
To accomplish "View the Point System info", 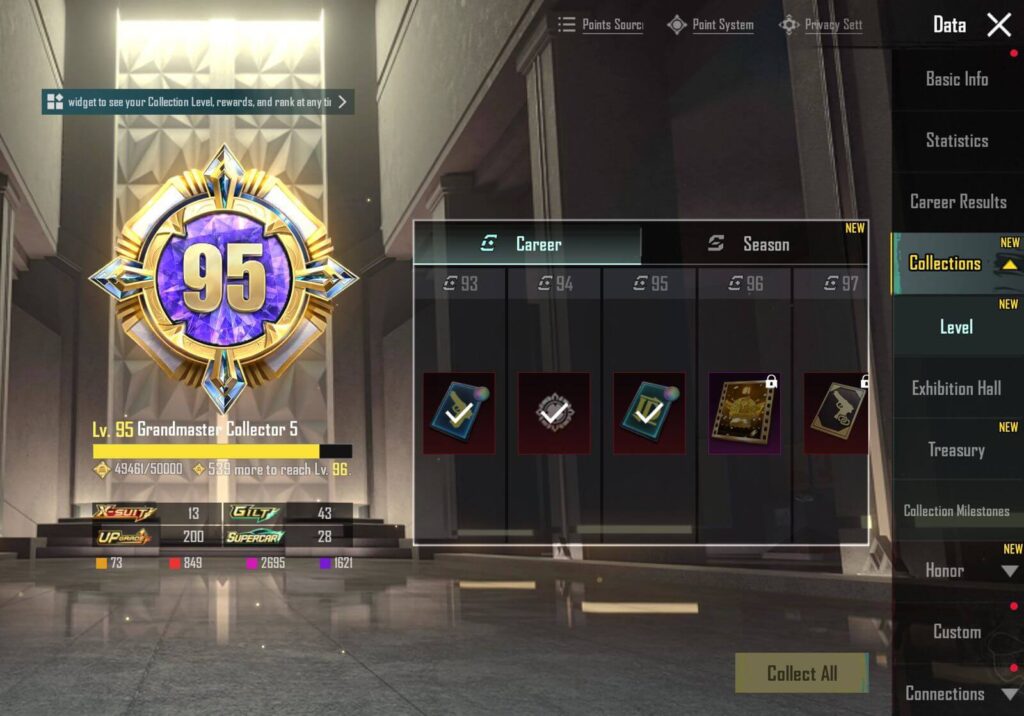I will click(711, 25).
